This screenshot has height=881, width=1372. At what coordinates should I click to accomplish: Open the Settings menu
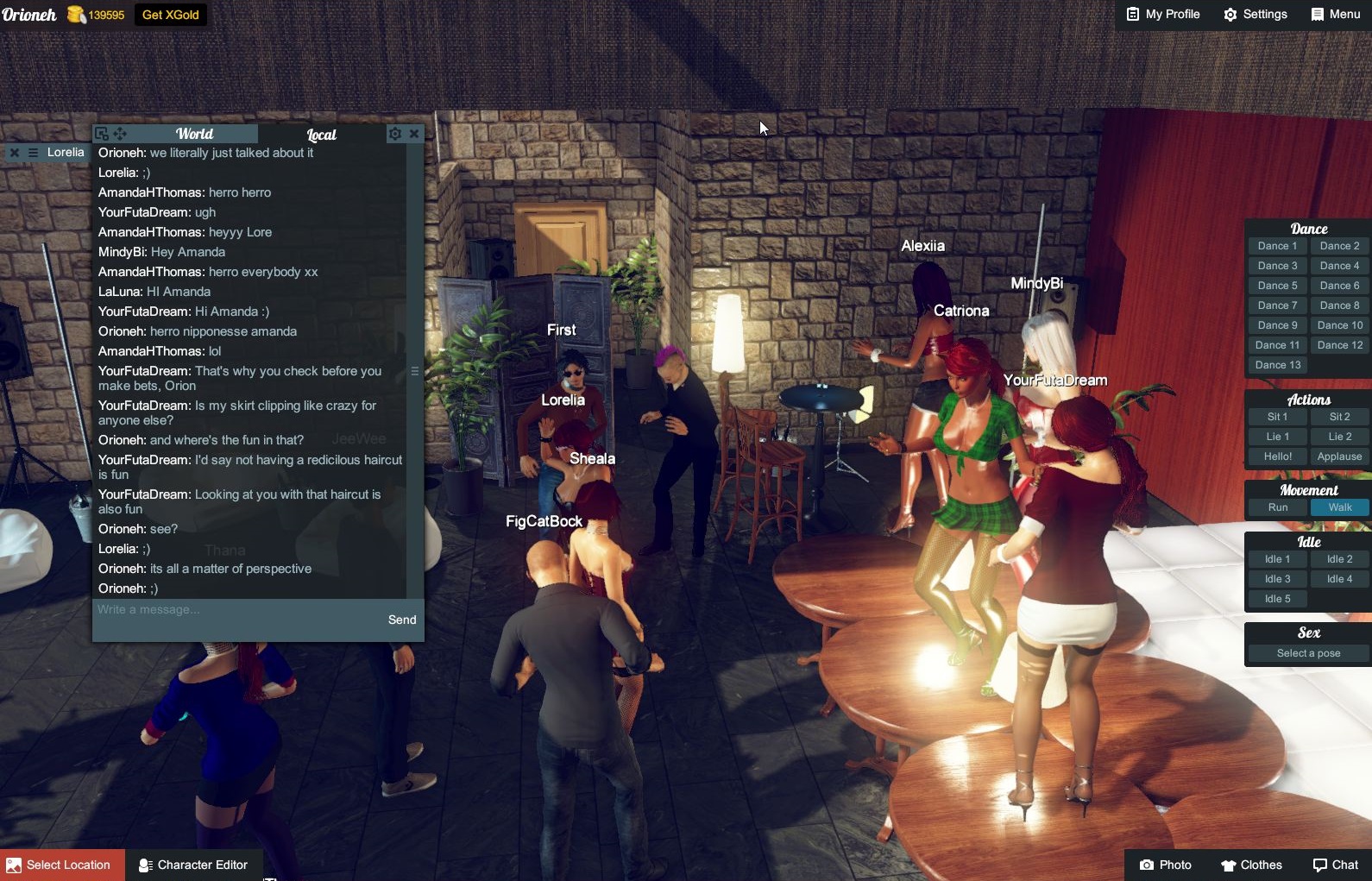coord(1256,14)
